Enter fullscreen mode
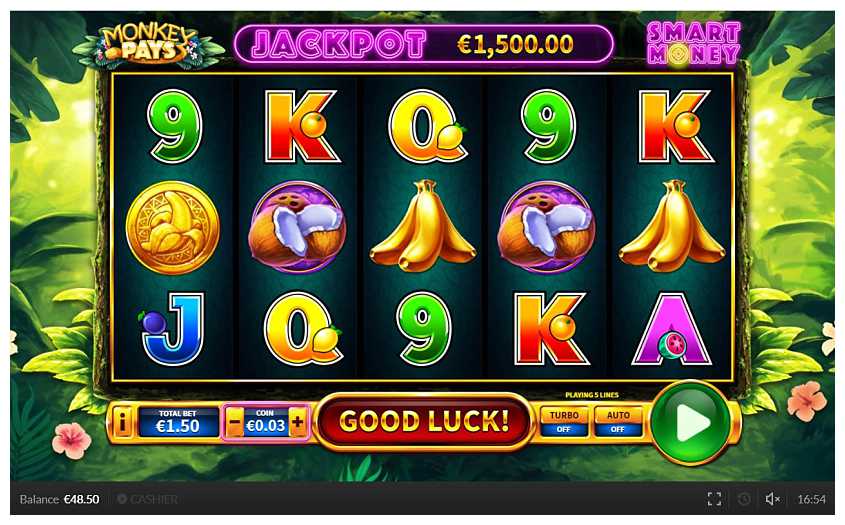Image resolution: width=845 pixels, height=525 pixels. (x=714, y=499)
